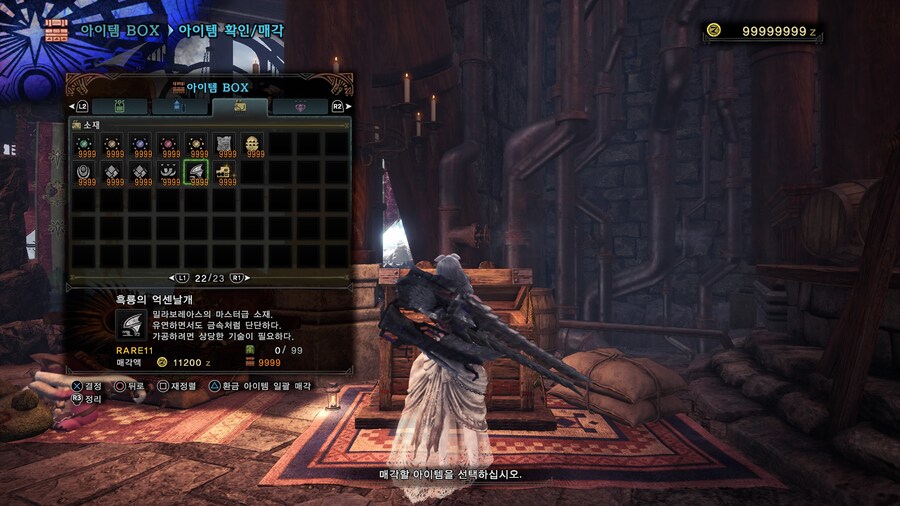
Task: Choose the gold ticket item slot
Action: pyautogui.click(x=225, y=172)
